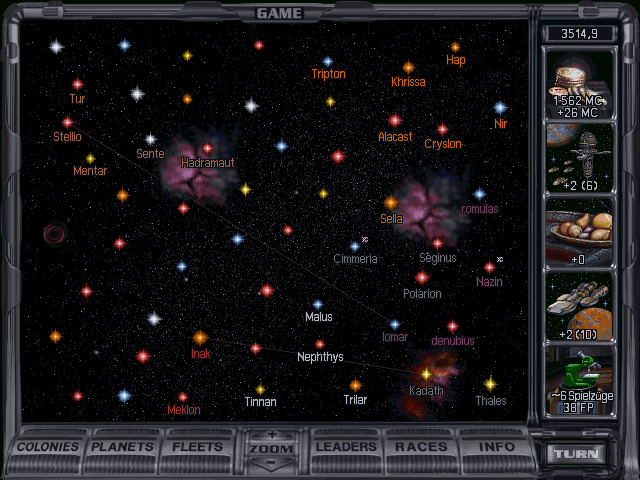Image resolution: width=640 pixels, height=480 pixels.
Task: Select the Kadath star system
Action: [x=426, y=373]
